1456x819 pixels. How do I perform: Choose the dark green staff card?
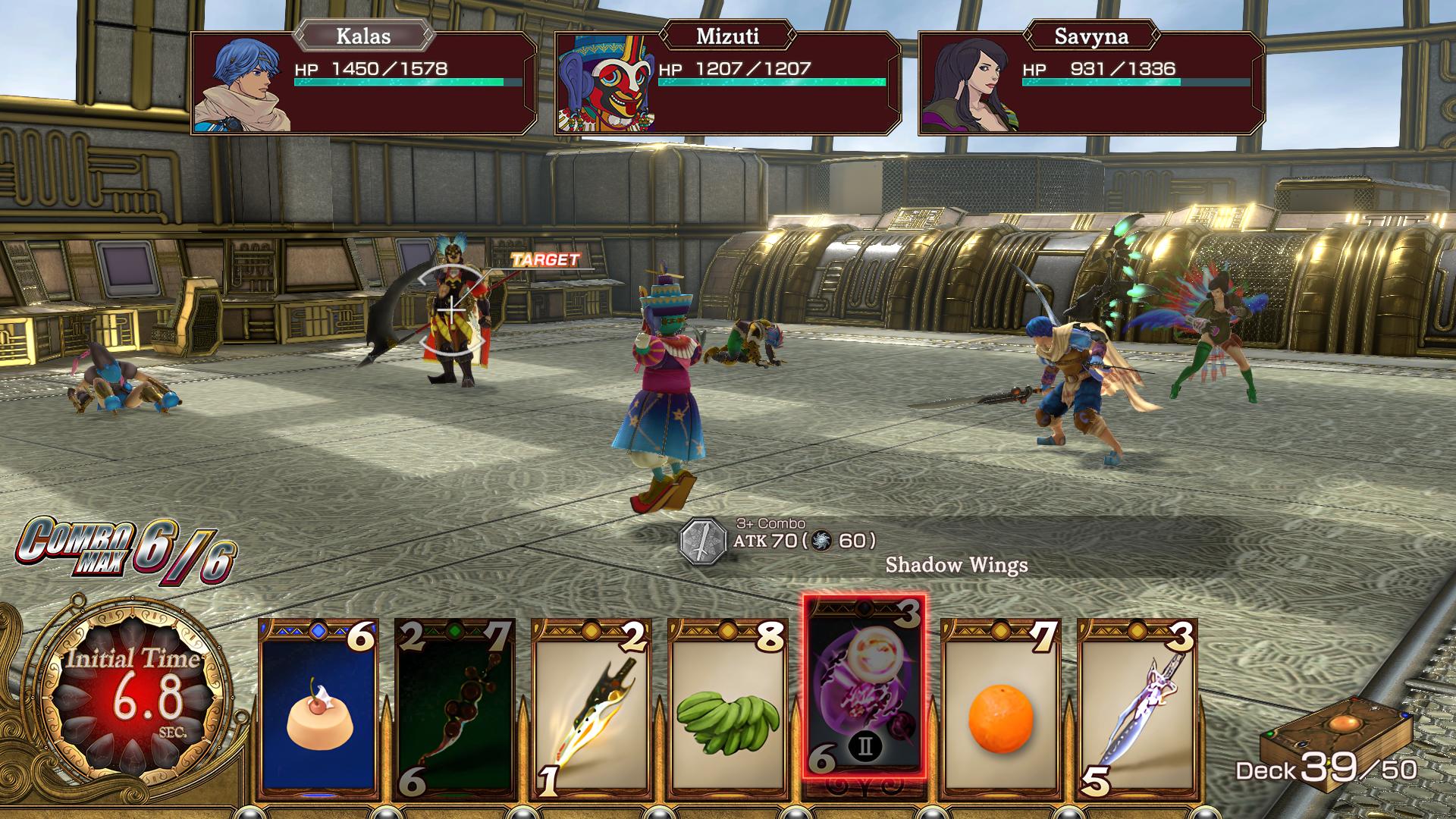pyautogui.click(x=455, y=709)
